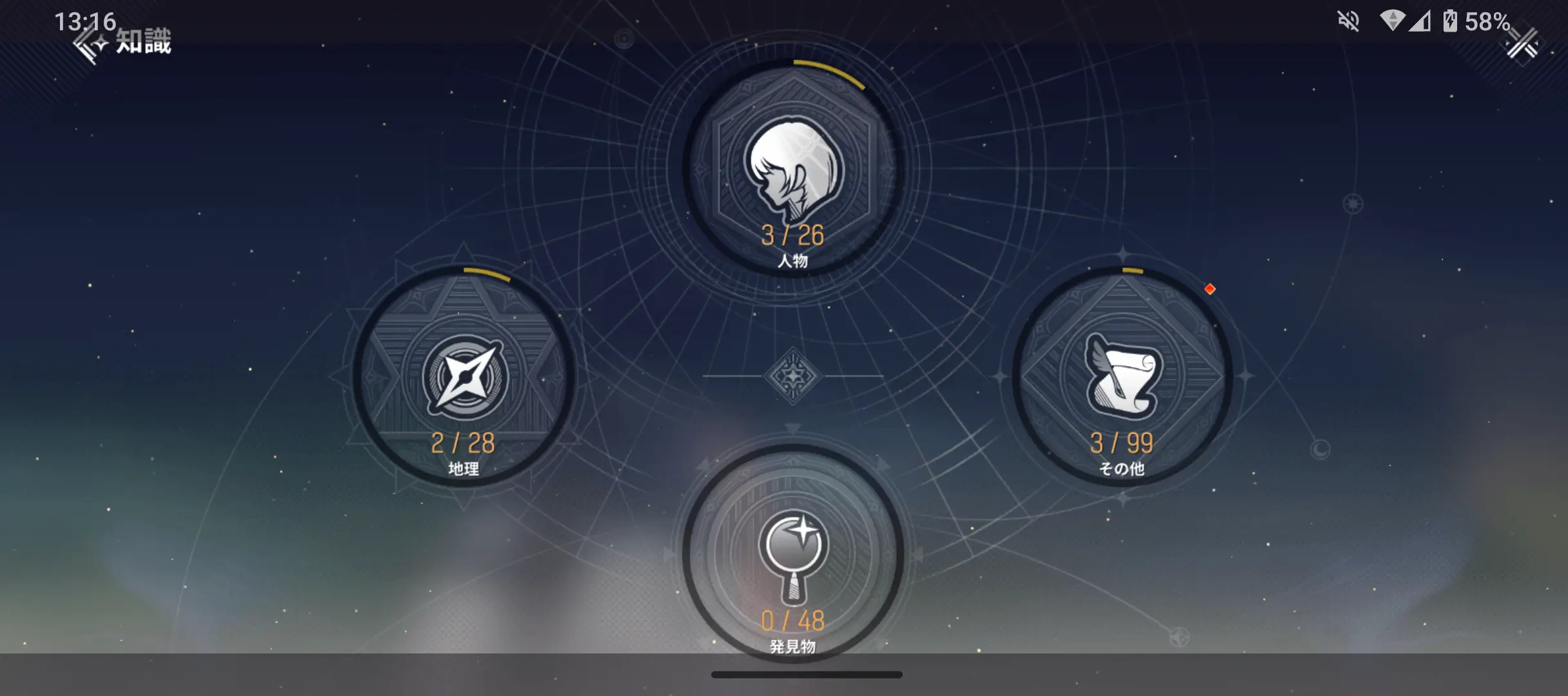Image resolution: width=1568 pixels, height=696 pixels.
Task: Go back using the top-left arrow
Action: click(x=89, y=45)
